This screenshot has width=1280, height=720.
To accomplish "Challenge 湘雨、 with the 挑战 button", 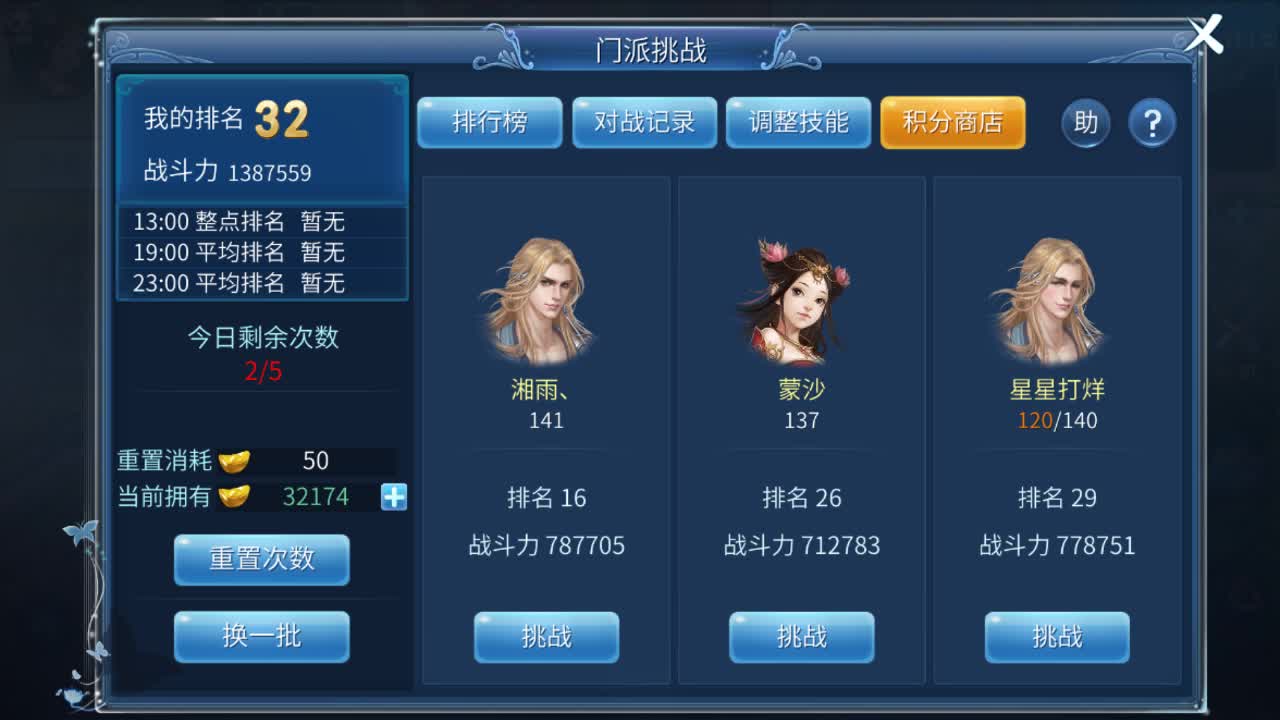I will (545, 637).
